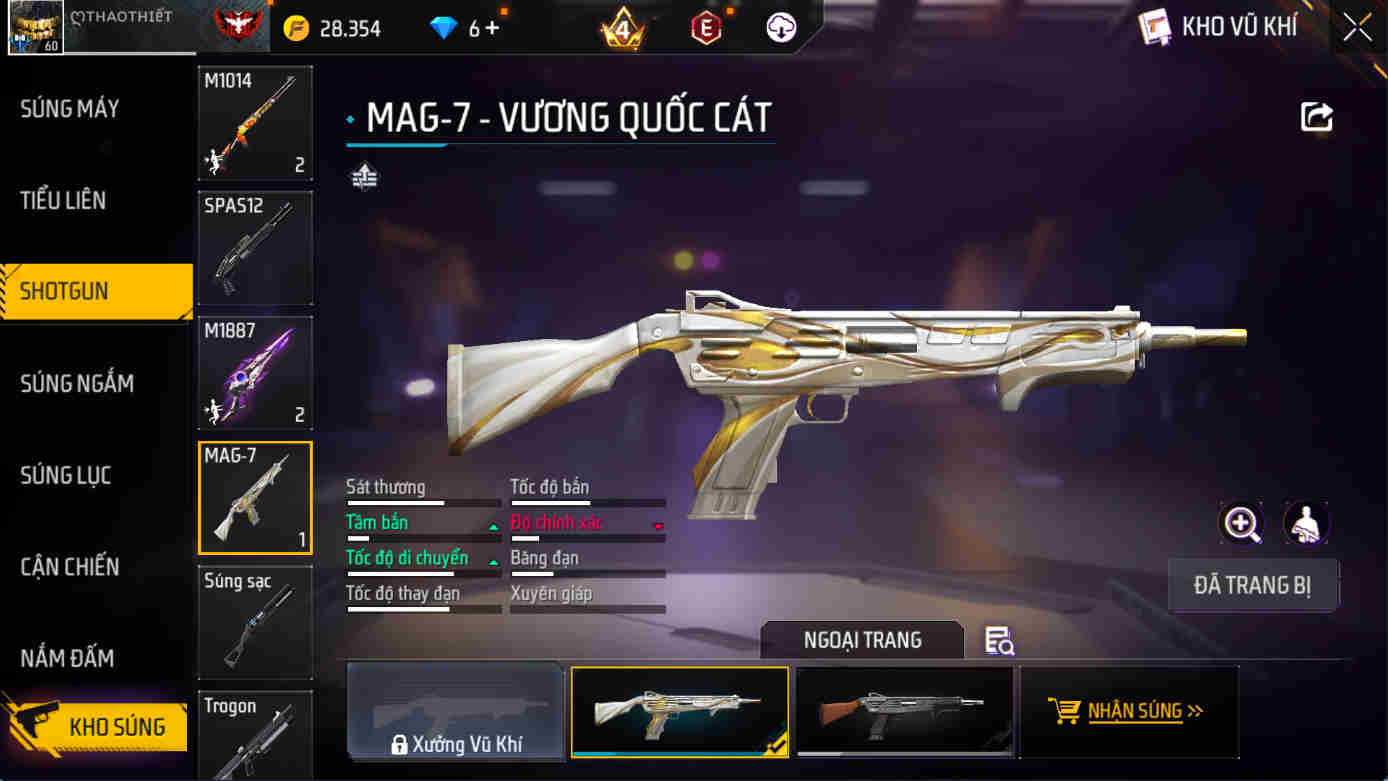Open the NHẬN SÚNG shop link
Image resolution: width=1388 pixels, height=781 pixels.
(1129, 712)
